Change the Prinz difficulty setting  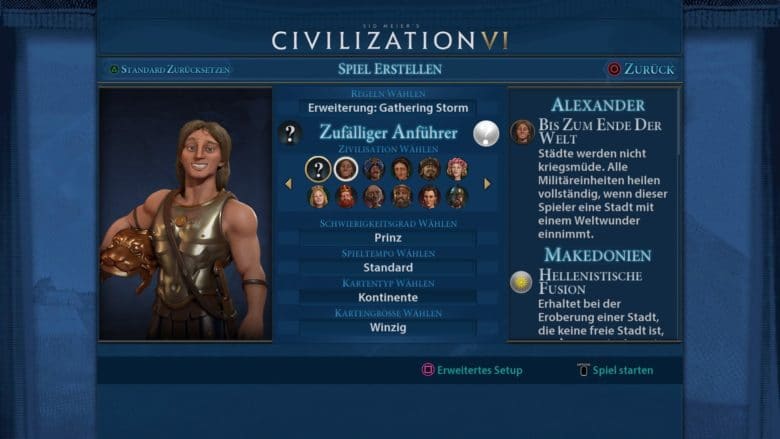(x=388, y=239)
